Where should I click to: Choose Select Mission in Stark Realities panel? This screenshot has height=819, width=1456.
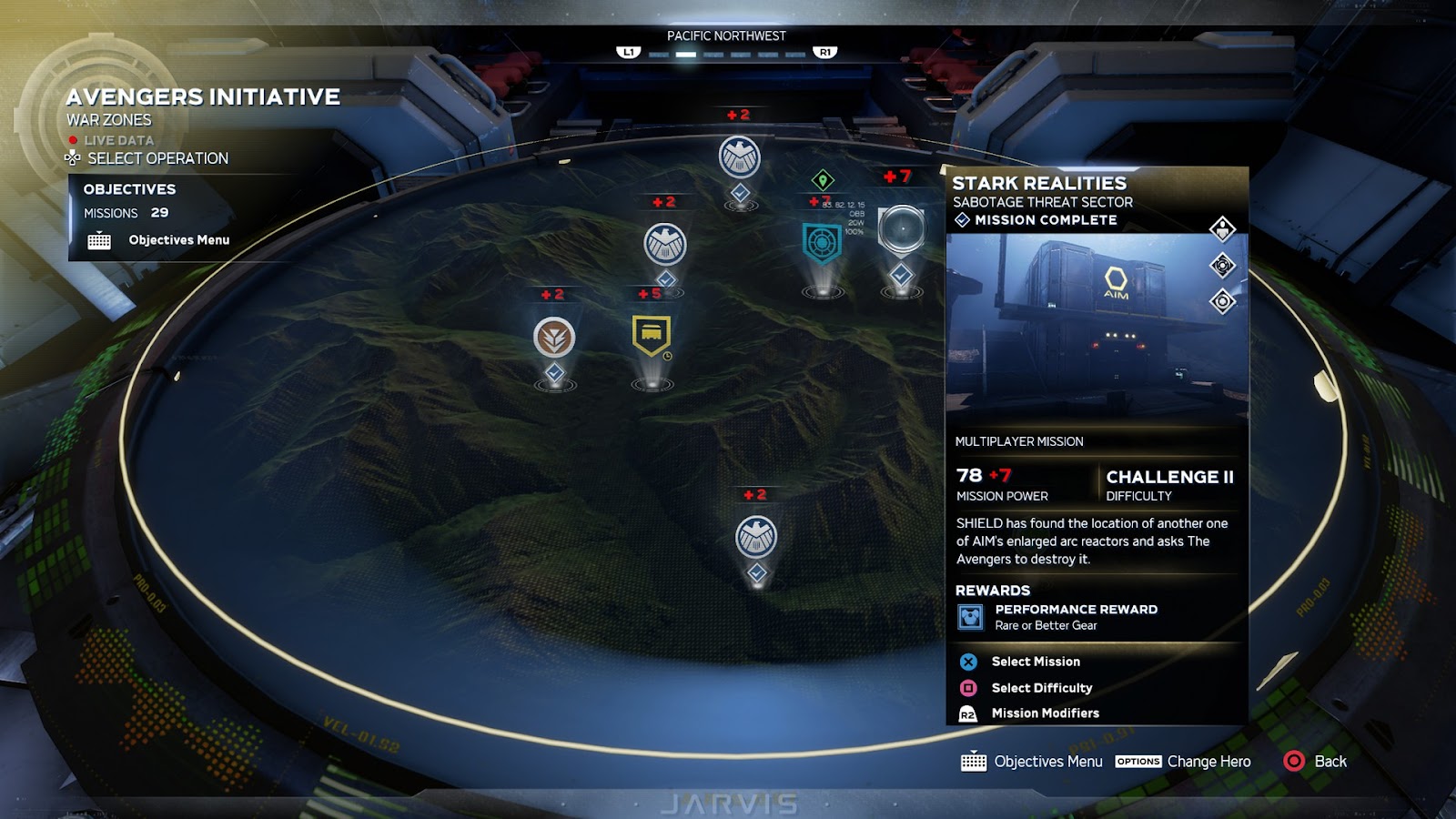click(x=1035, y=662)
